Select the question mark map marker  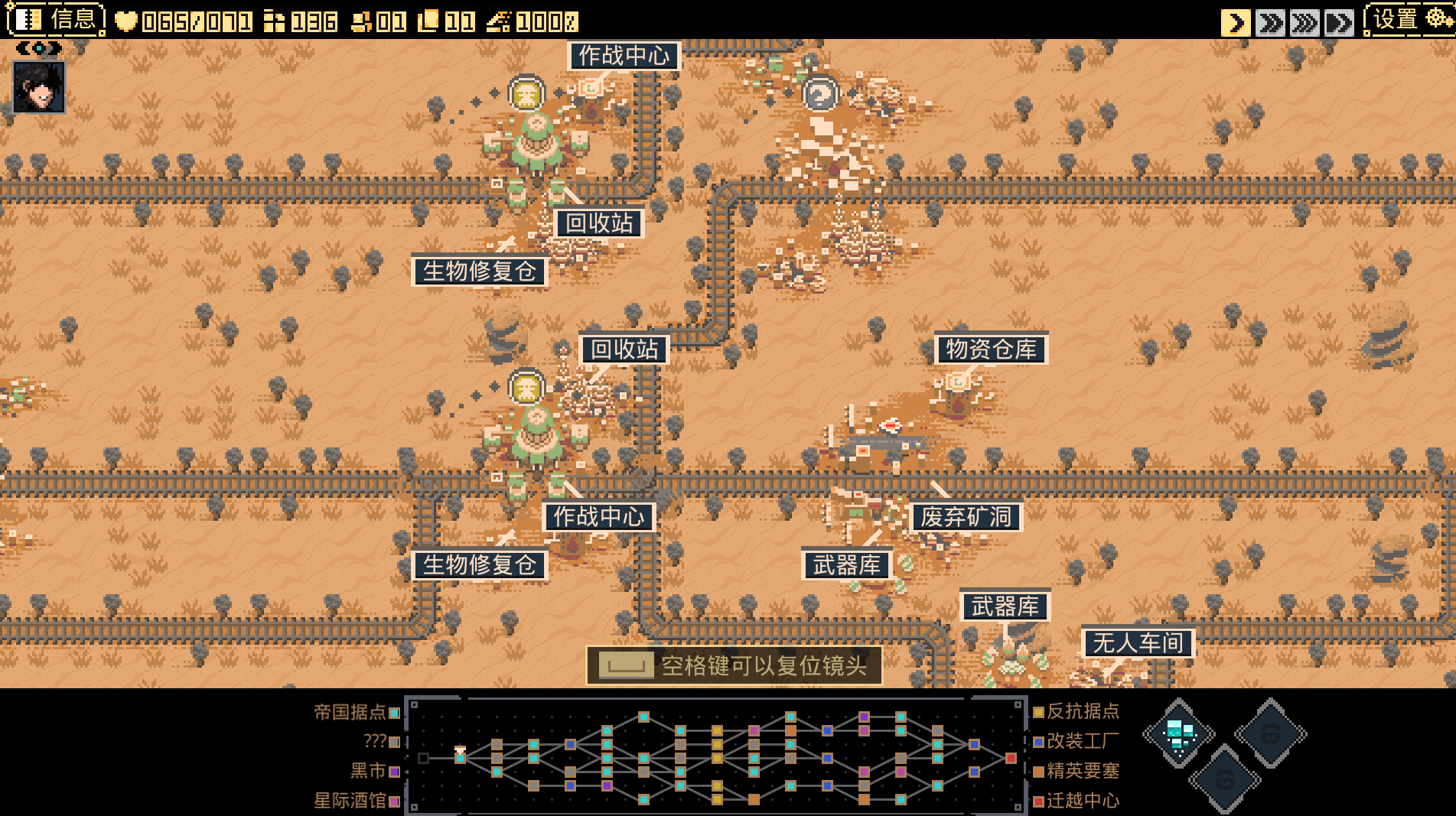coord(820,95)
